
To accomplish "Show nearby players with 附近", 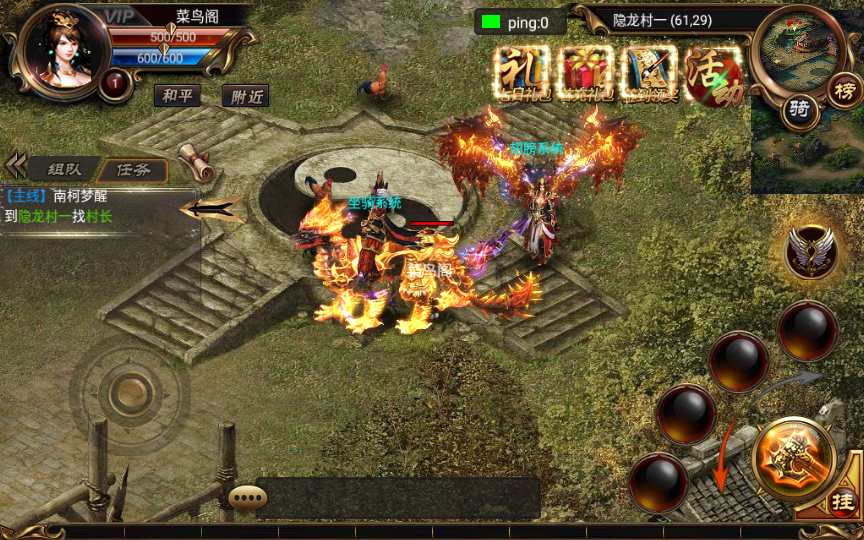I will (x=245, y=96).
